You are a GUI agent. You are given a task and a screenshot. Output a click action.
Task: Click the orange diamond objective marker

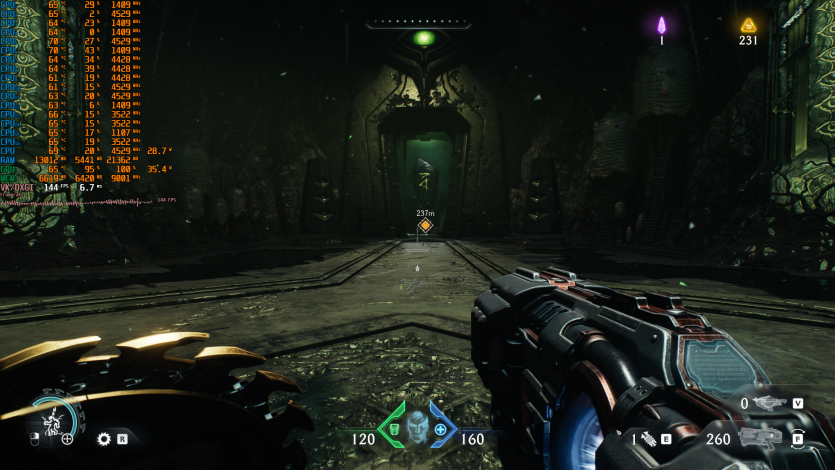[x=425, y=226]
